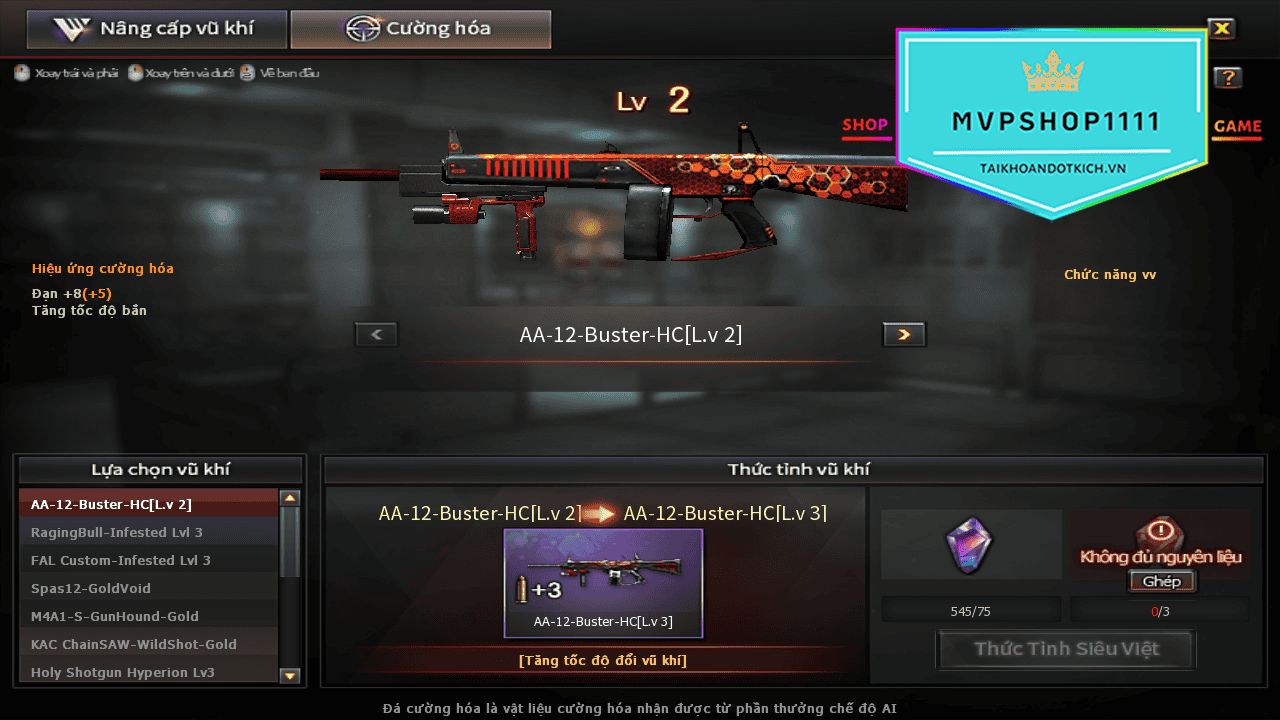Close the weapon upgrade window
The height and width of the screenshot is (720, 1280).
tap(1221, 29)
